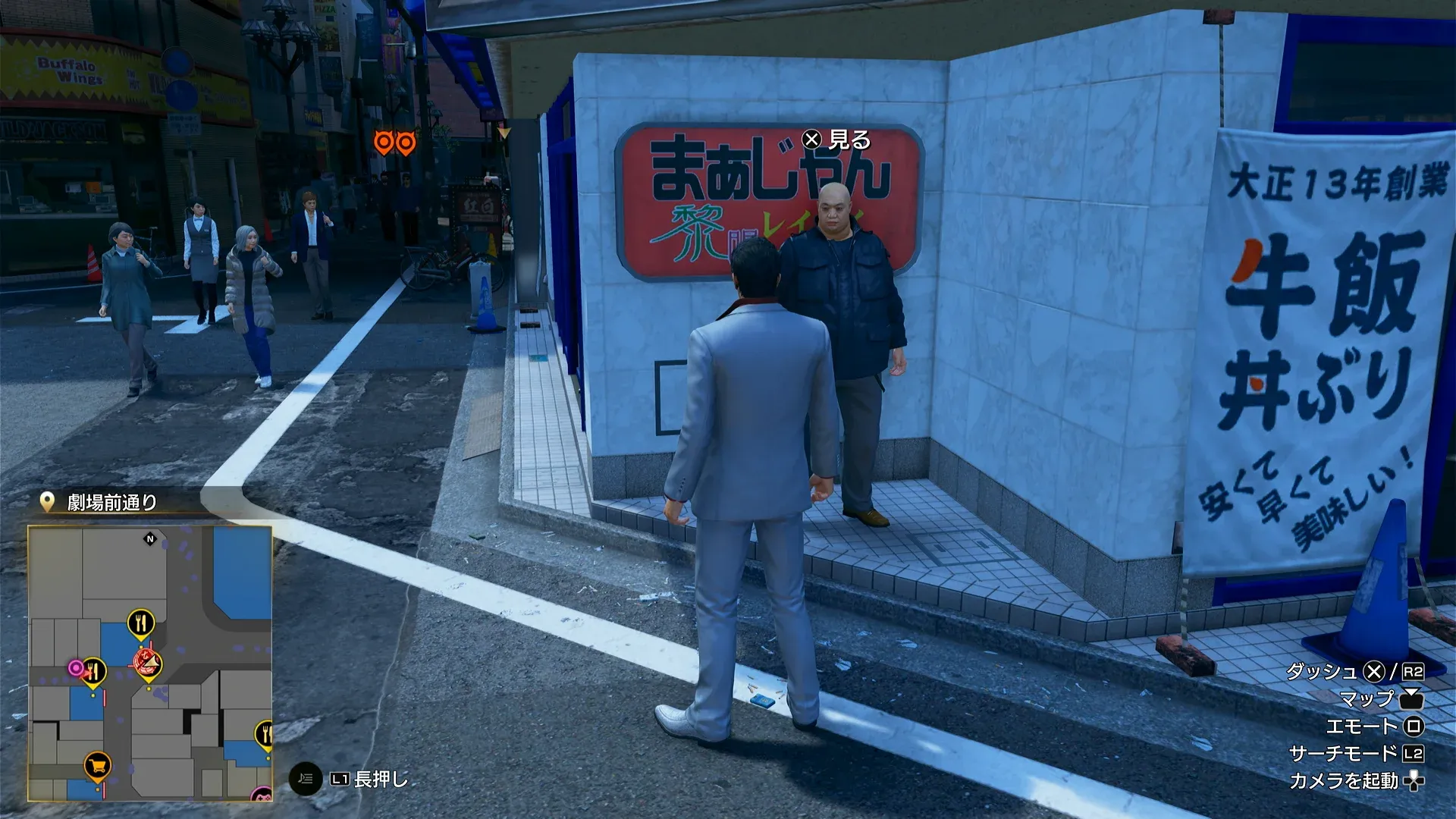Click the location pin icon beside 劇場前通り
1456x819 pixels.
coord(47,500)
